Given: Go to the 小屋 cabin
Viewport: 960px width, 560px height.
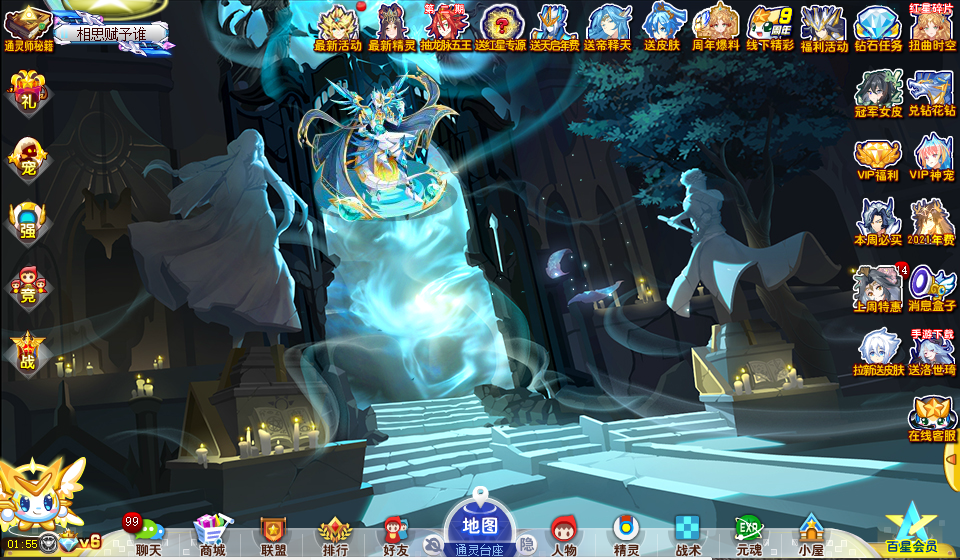Looking at the screenshot, I should point(810,535).
